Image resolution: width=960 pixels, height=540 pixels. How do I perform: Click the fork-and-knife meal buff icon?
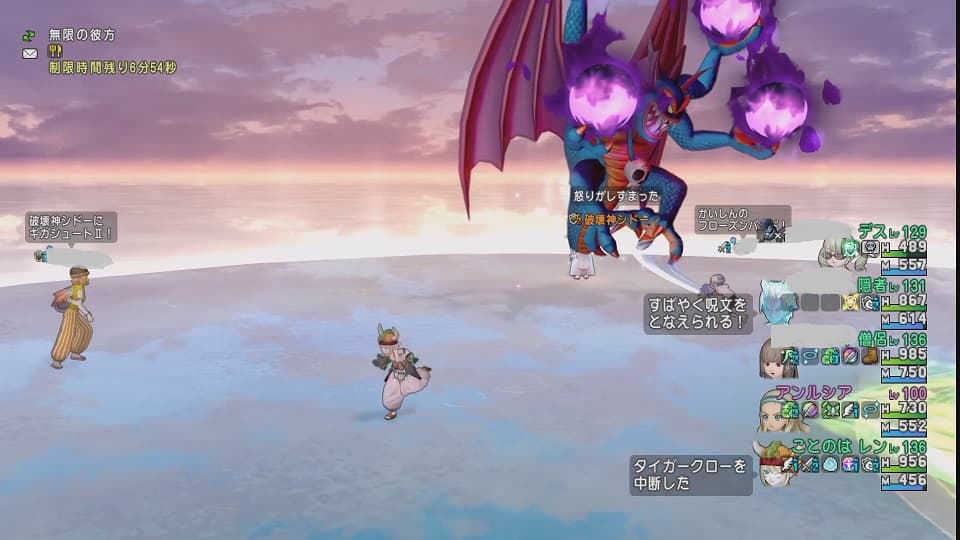coord(56,51)
